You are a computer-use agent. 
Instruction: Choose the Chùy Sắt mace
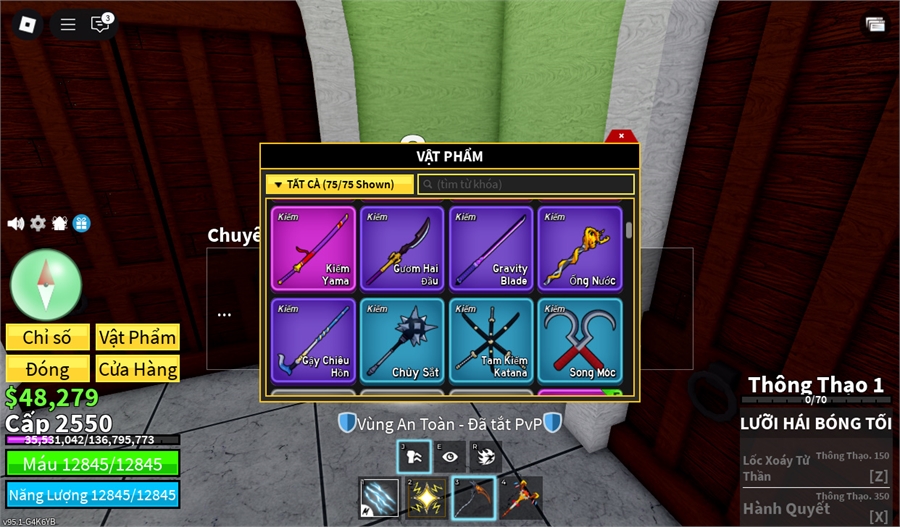pyautogui.click(x=402, y=340)
